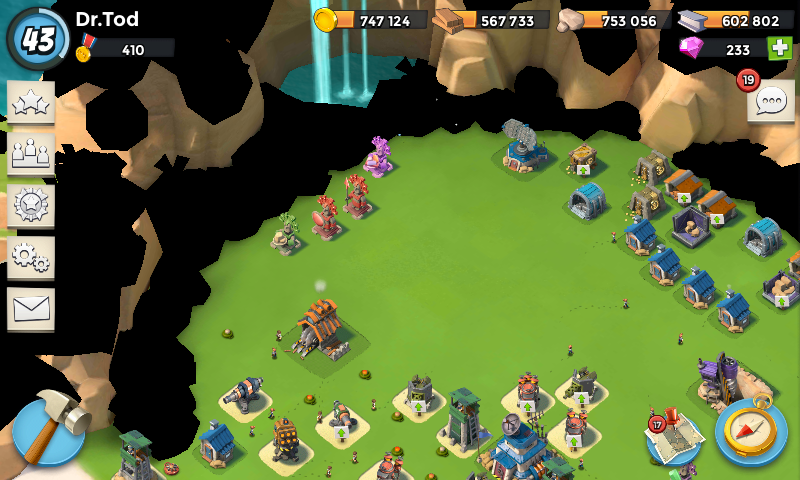Open the medal-and-cog leaderboard button
800x480 pixels.
(31, 206)
